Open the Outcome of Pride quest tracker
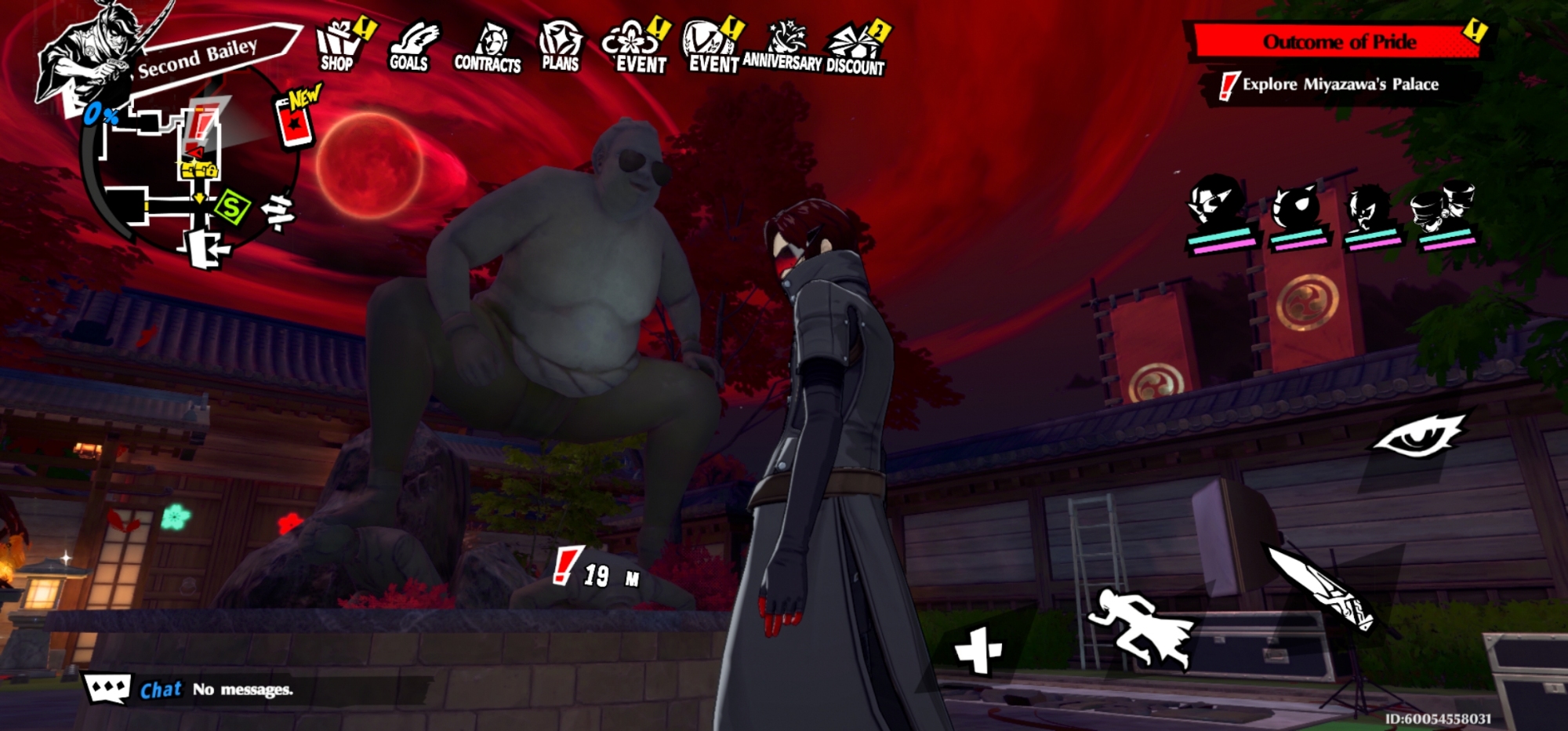Image resolution: width=1568 pixels, height=731 pixels. [1338, 42]
